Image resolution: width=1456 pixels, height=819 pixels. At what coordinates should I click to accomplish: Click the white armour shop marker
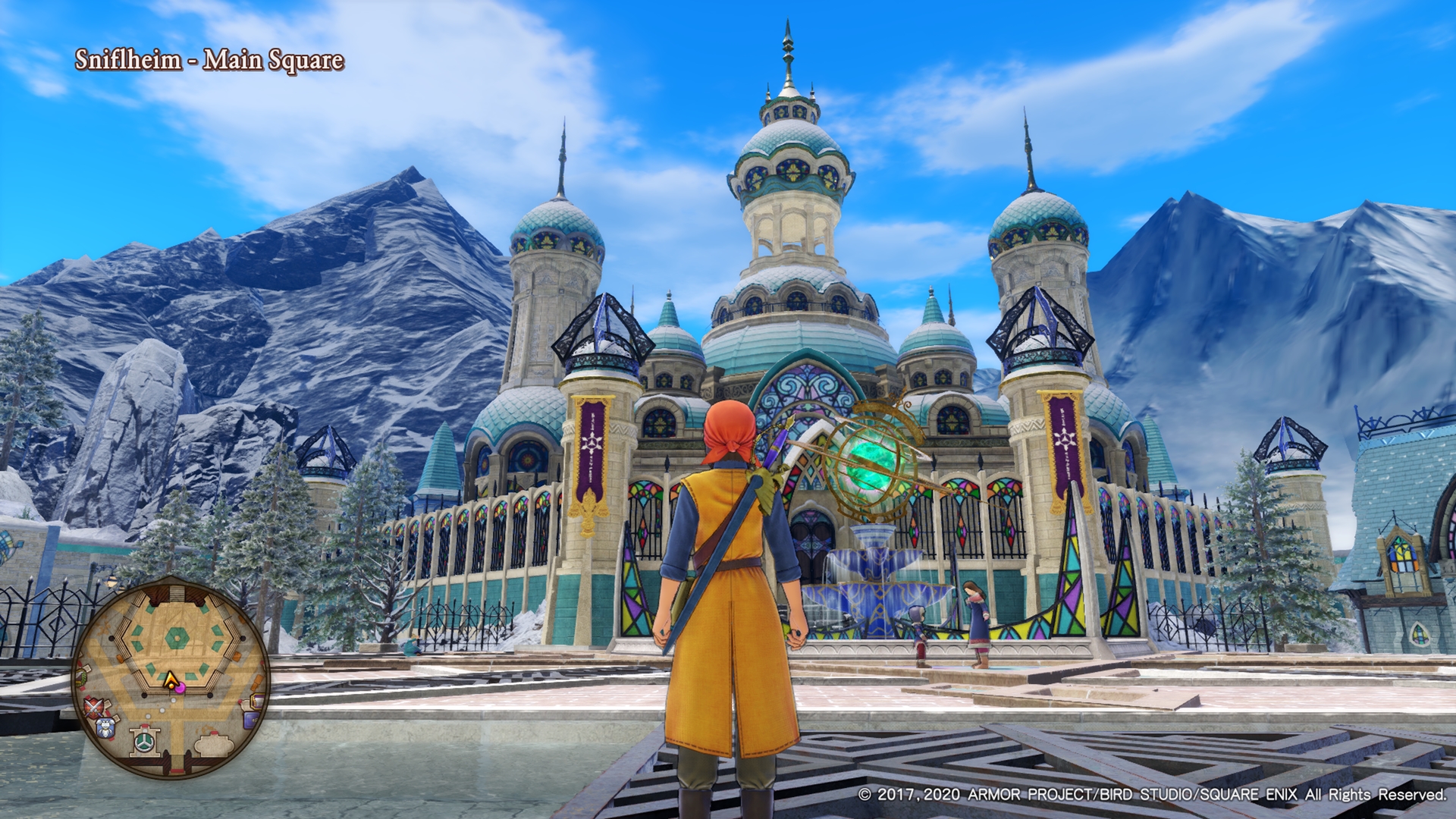point(105,728)
